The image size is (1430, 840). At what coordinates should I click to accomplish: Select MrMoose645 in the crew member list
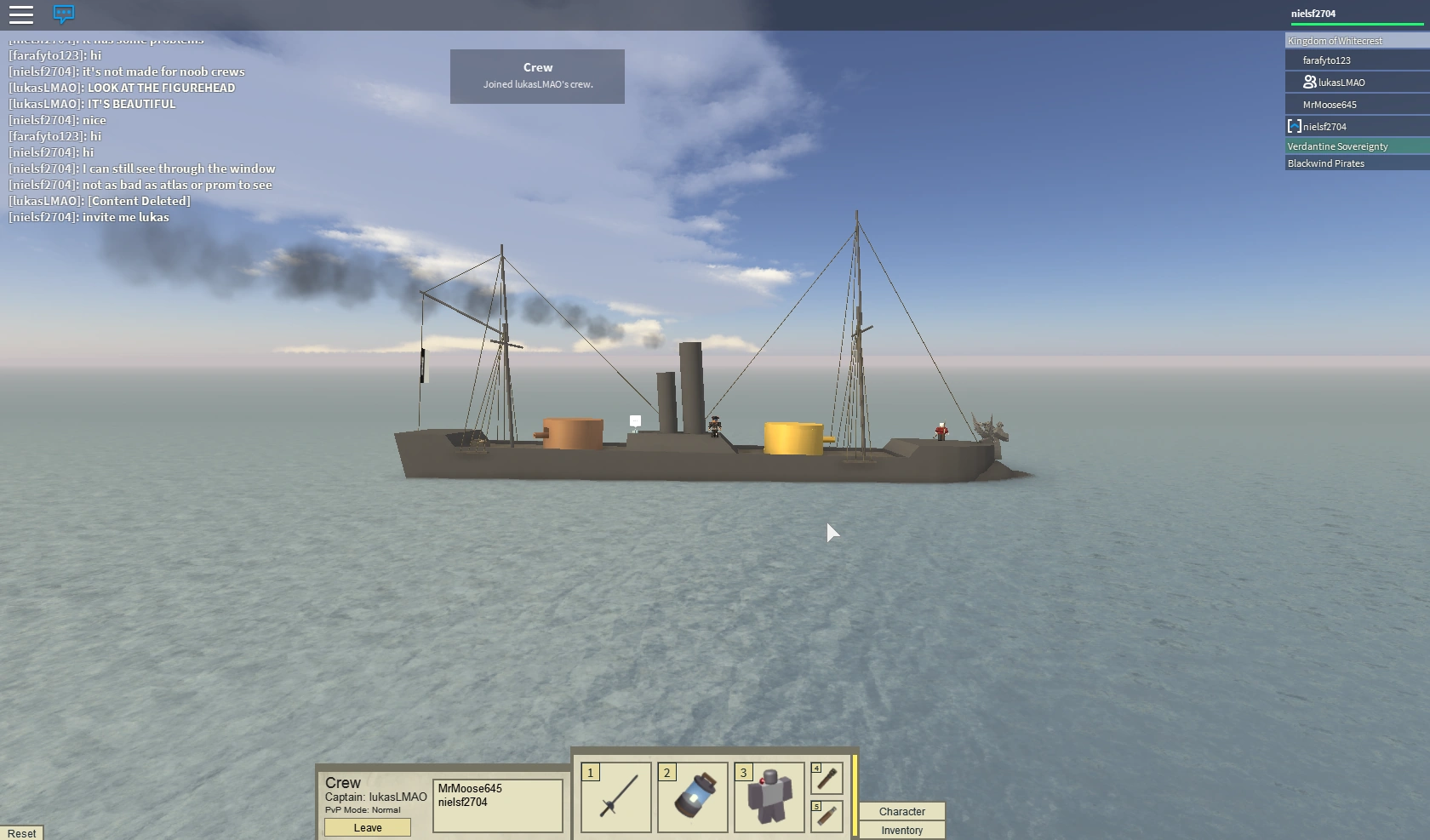tap(469, 788)
